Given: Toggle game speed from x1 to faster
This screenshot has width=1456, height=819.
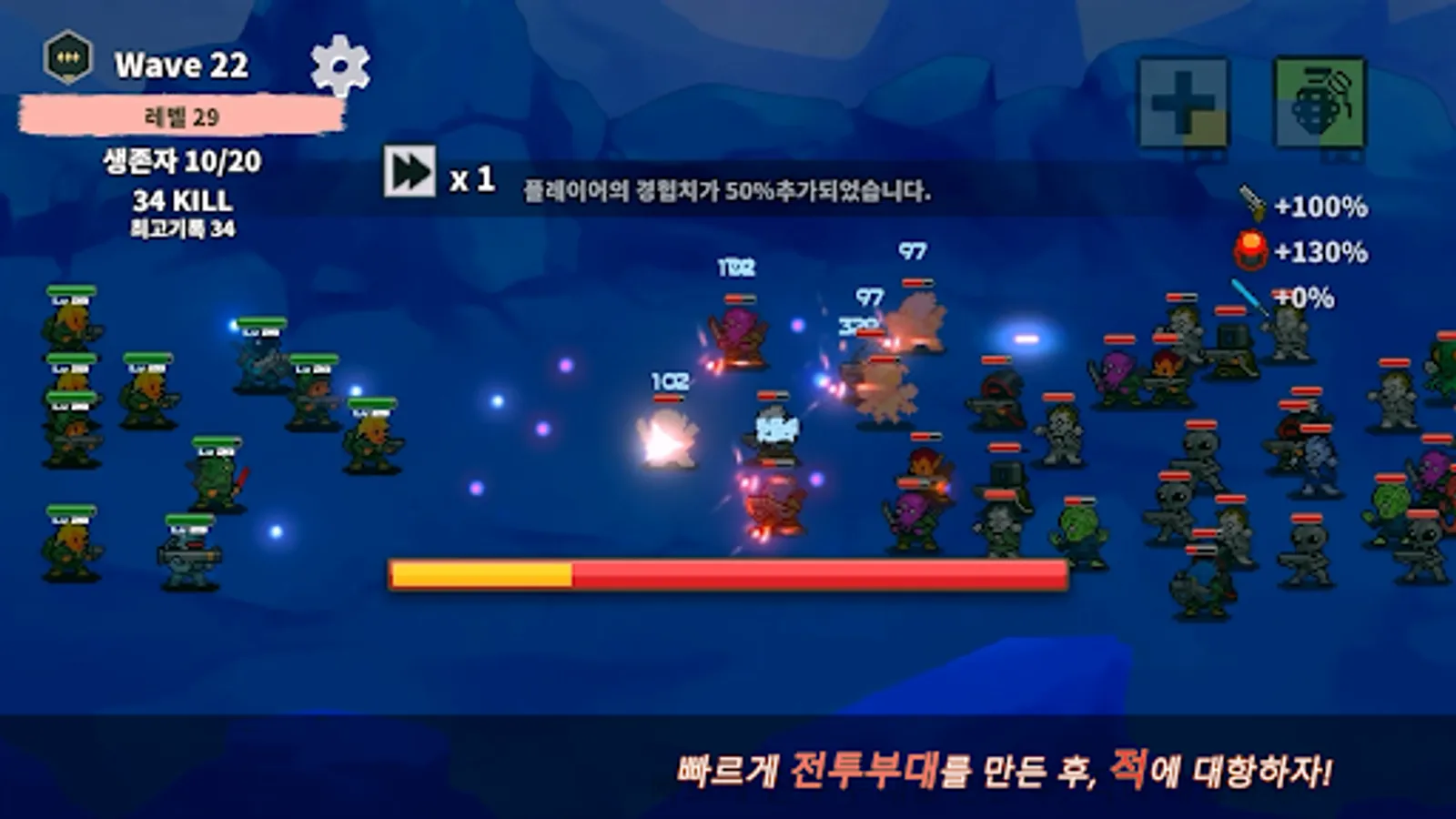Looking at the screenshot, I should (x=473, y=177).
